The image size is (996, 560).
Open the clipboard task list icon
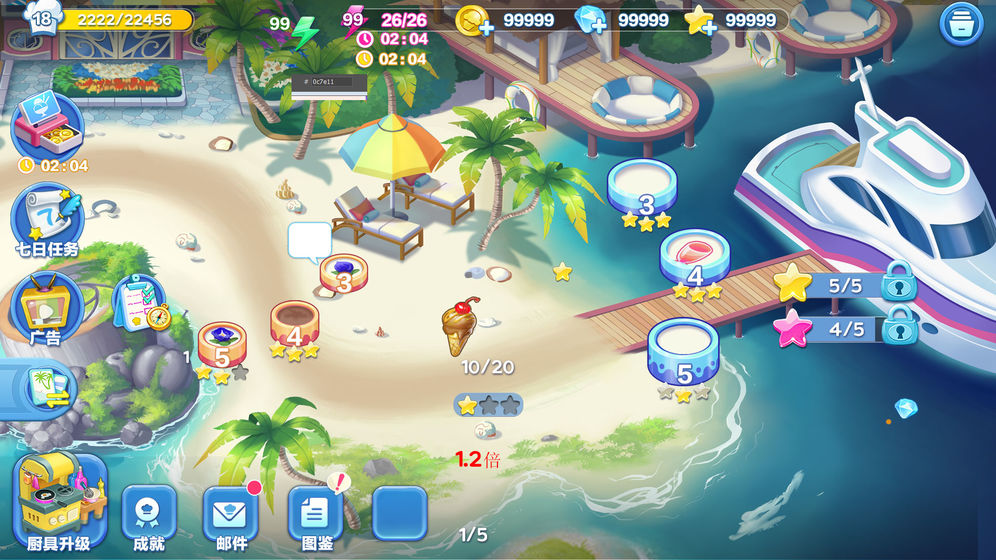[x=139, y=303]
